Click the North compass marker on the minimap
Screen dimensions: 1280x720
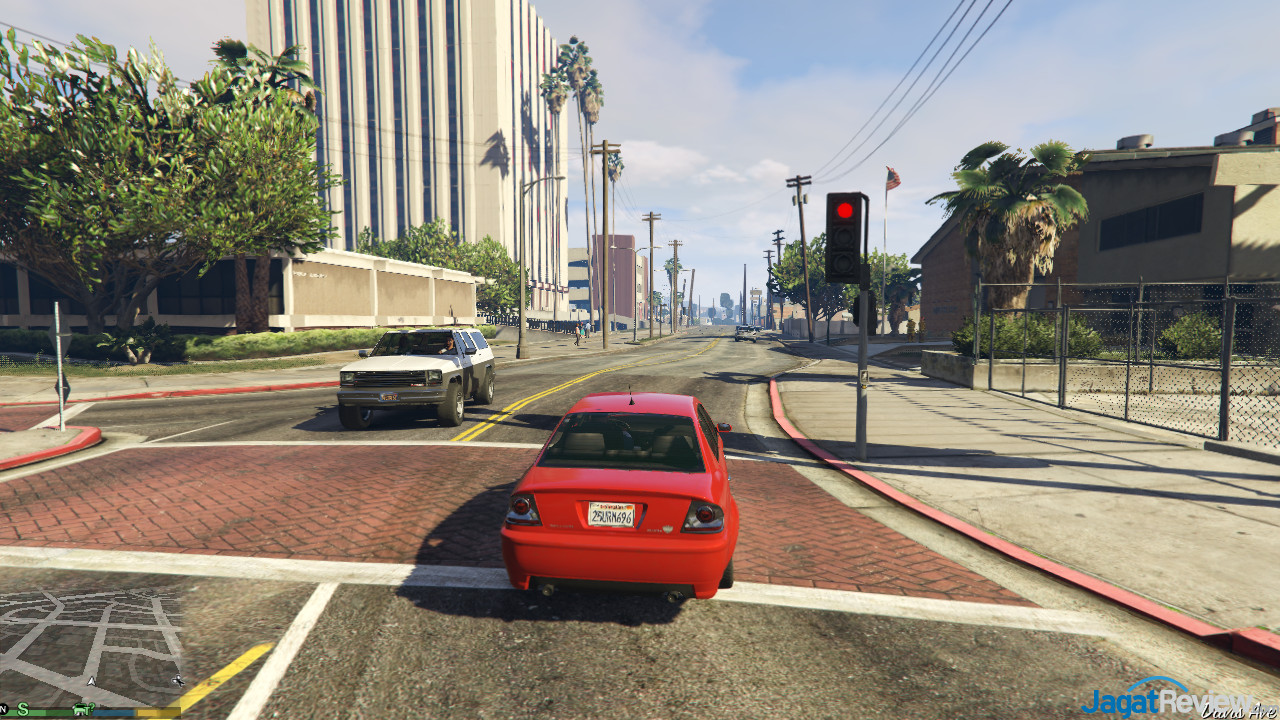coord(3,706)
